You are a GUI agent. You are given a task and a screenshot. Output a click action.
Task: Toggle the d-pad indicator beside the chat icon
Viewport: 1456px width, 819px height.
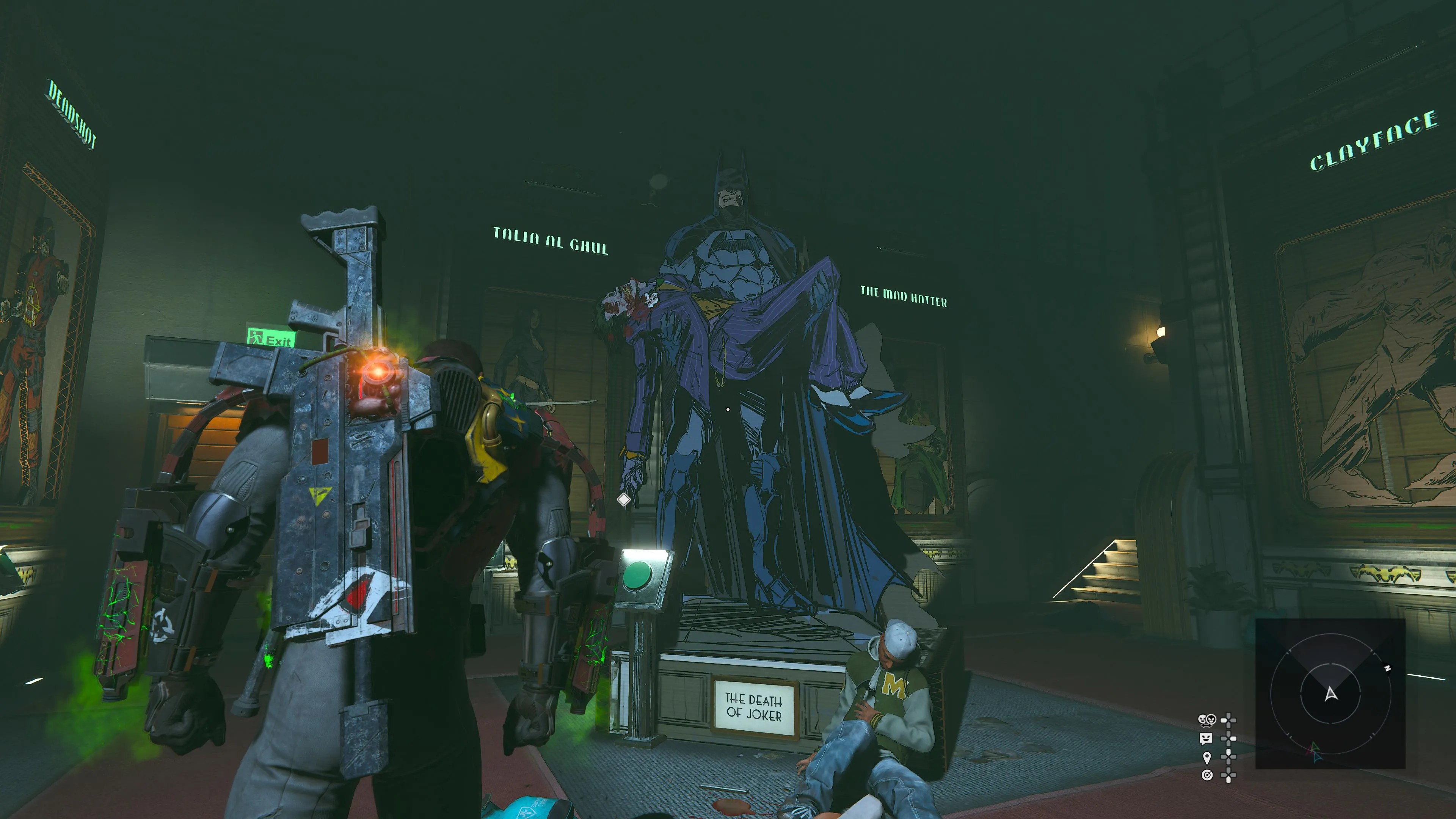[x=1229, y=739]
